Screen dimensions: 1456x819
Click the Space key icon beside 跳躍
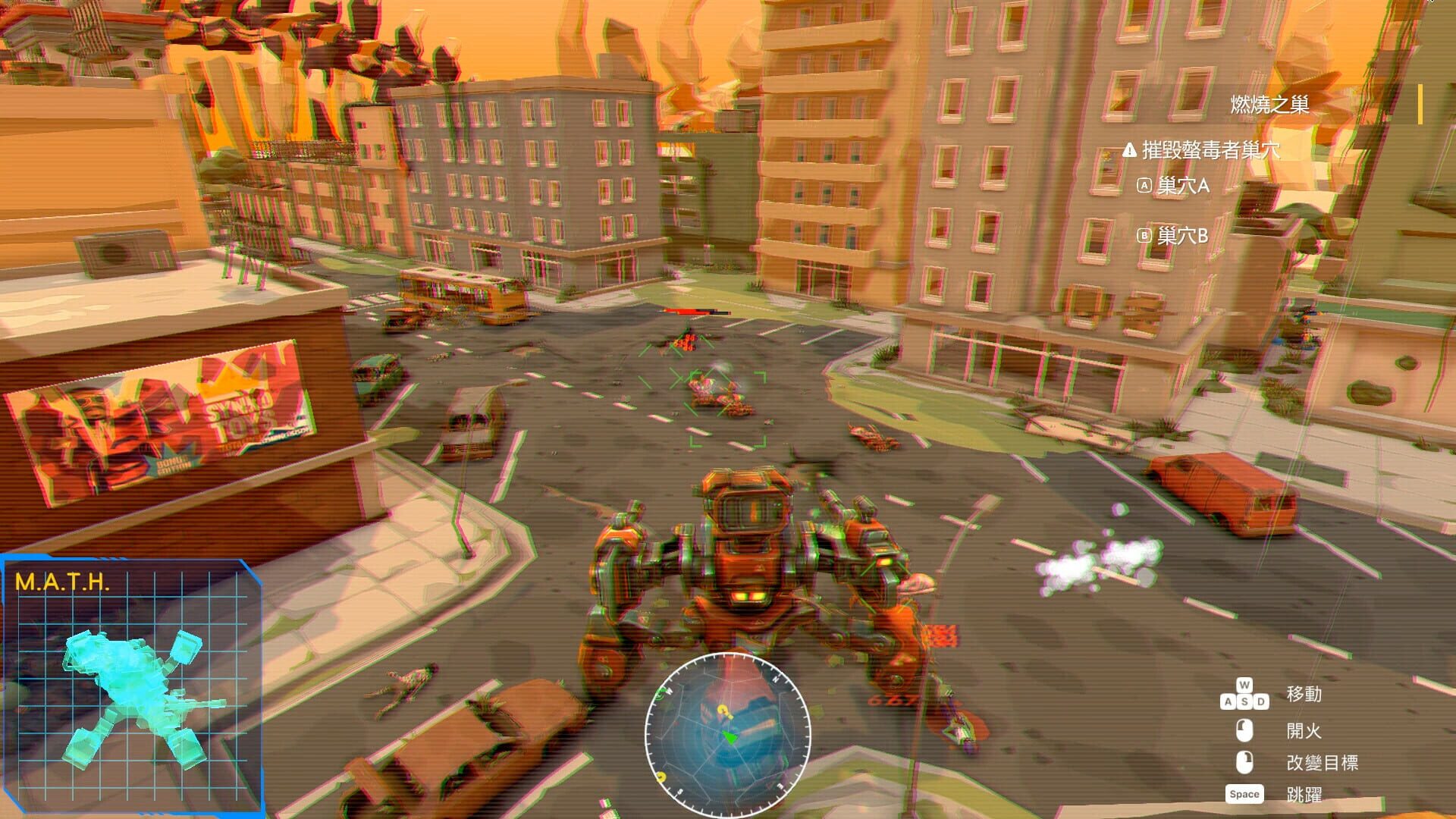pyautogui.click(x=1244, y=794)
